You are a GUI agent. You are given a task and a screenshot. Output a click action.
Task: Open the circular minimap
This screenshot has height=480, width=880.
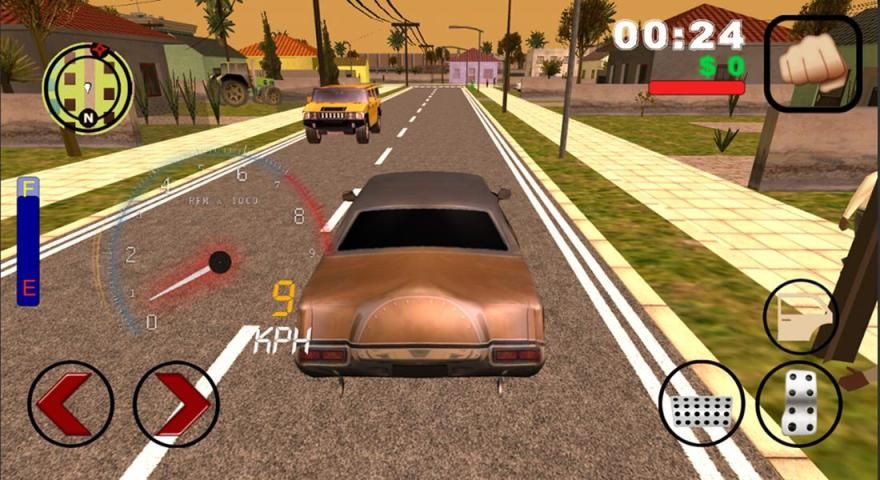pyautogui.click(x=87, y=87)
